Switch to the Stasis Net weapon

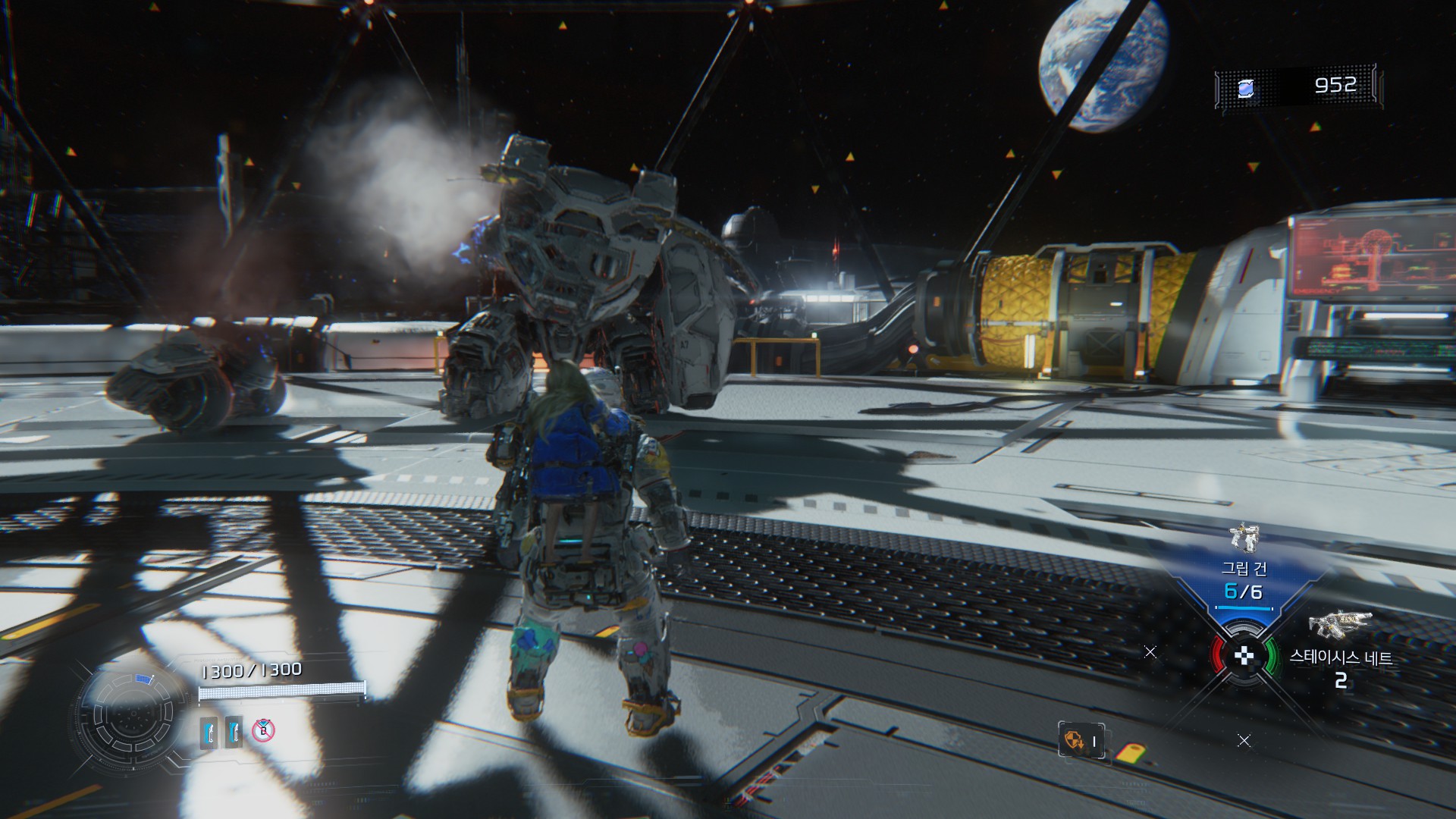pyautogui.click(x=1340, y=624)
